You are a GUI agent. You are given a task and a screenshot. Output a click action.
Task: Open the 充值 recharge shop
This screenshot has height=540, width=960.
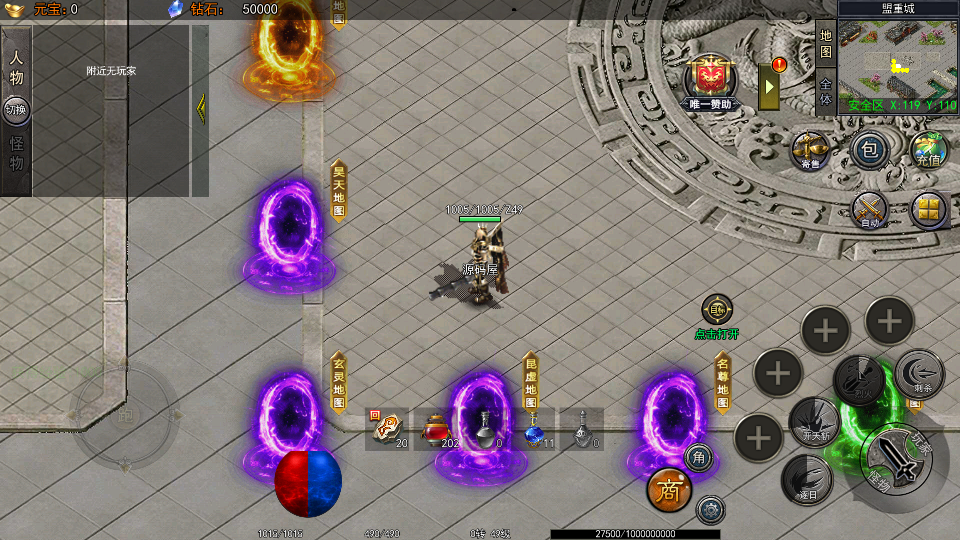[929, 150]
